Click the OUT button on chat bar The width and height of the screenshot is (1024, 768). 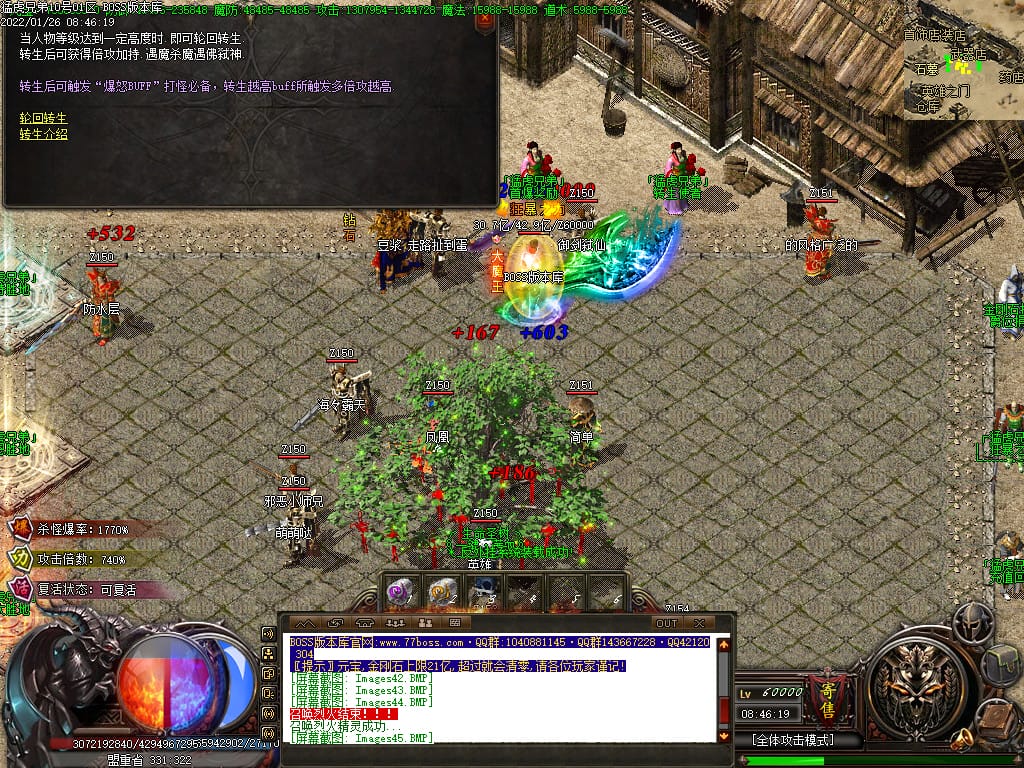tap(667, 623)
